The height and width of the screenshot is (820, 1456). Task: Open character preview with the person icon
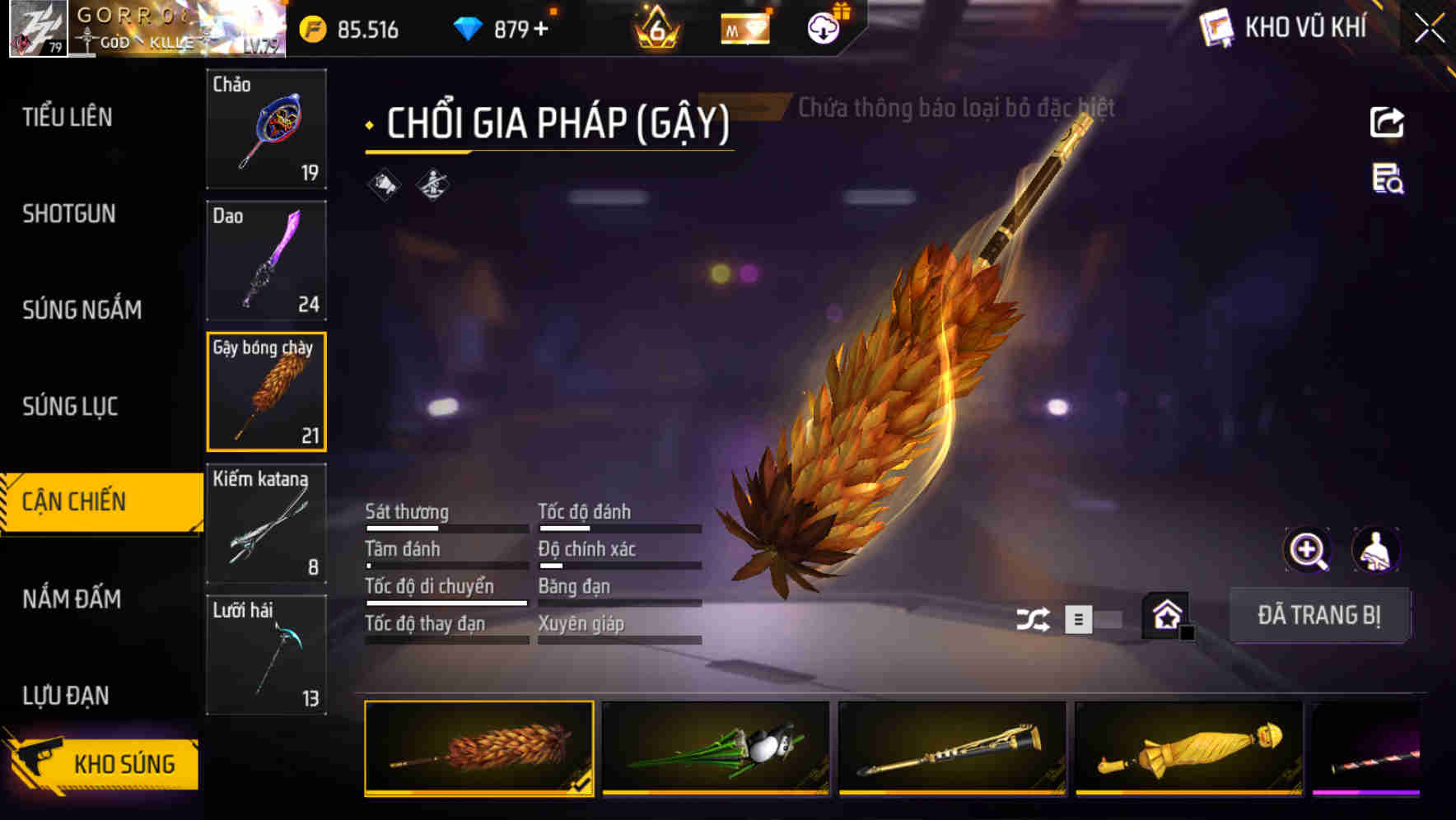coord(1376,550)
